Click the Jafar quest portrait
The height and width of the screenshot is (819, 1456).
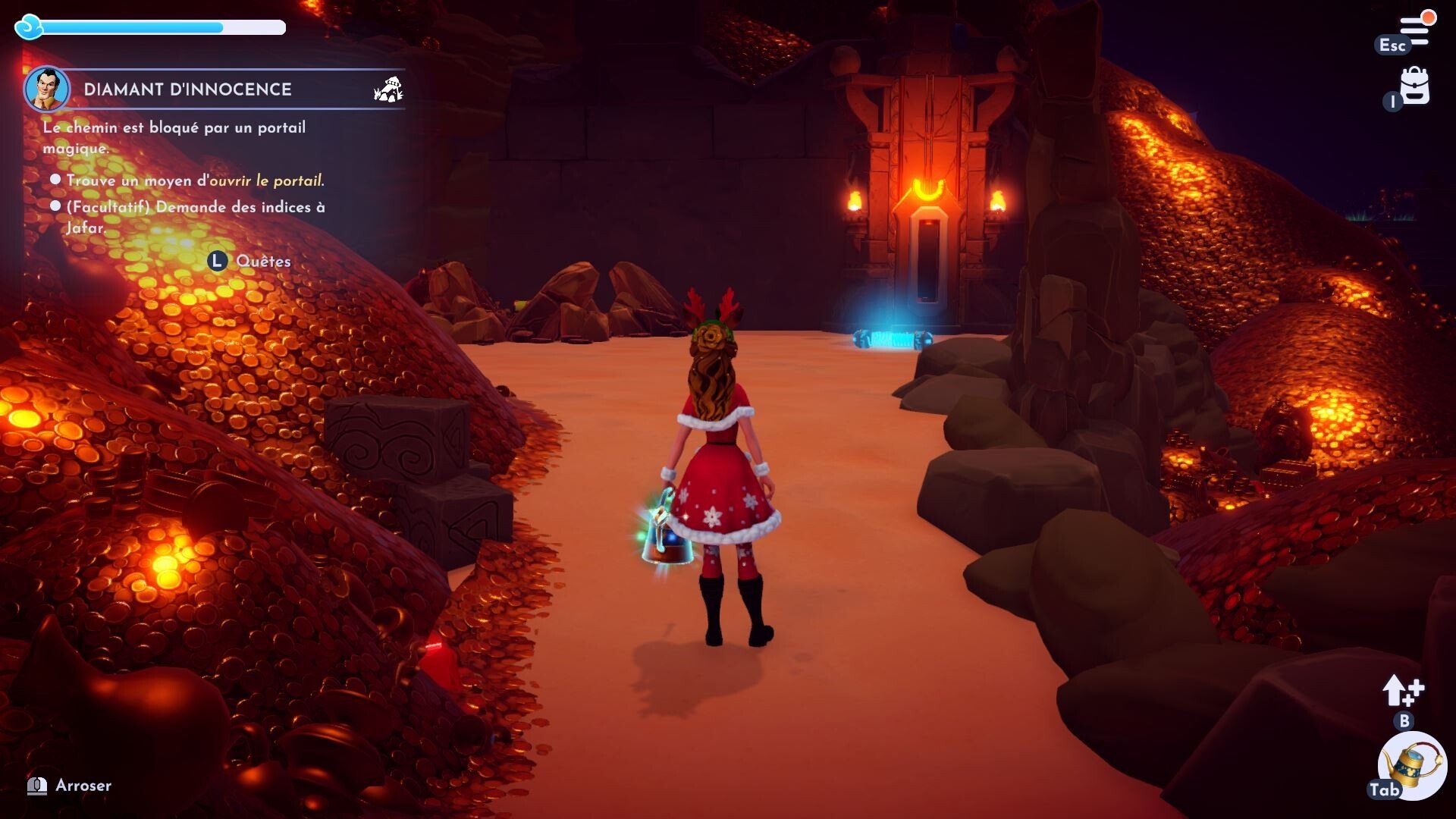coord(47,89)
